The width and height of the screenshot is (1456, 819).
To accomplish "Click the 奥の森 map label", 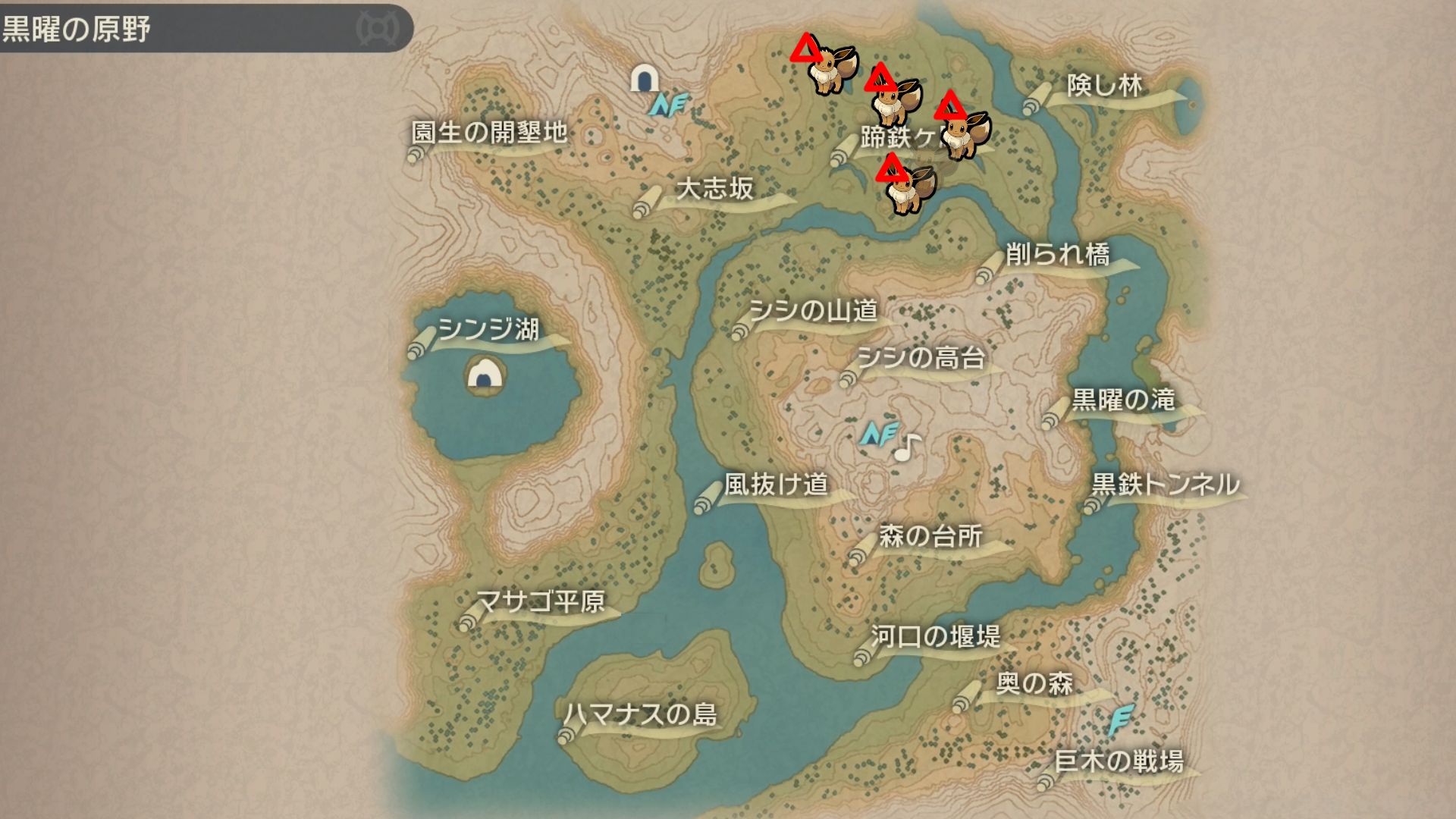I will [x=1034, y=684].
